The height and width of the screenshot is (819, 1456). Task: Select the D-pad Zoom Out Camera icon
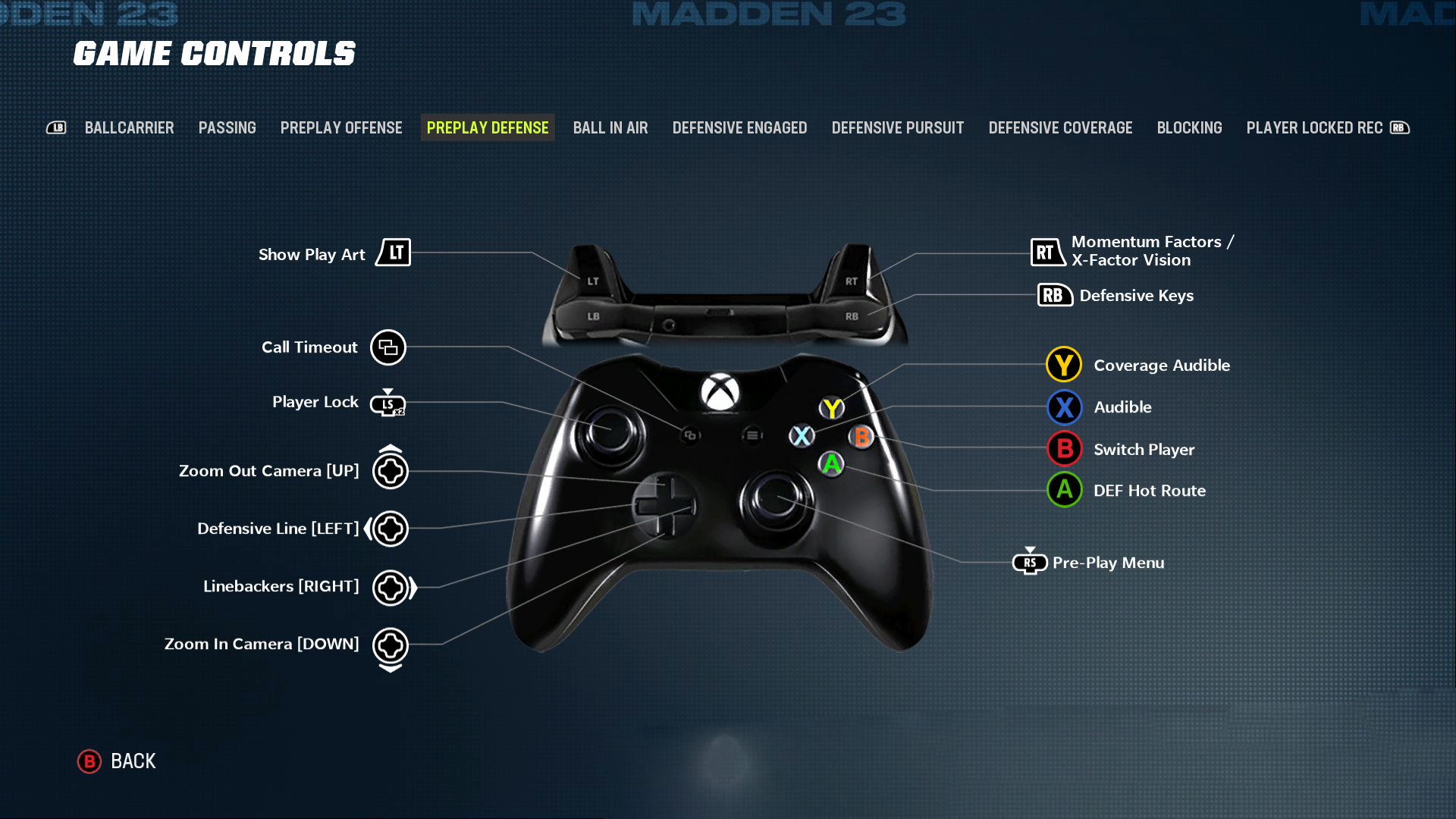coord(391,470)
